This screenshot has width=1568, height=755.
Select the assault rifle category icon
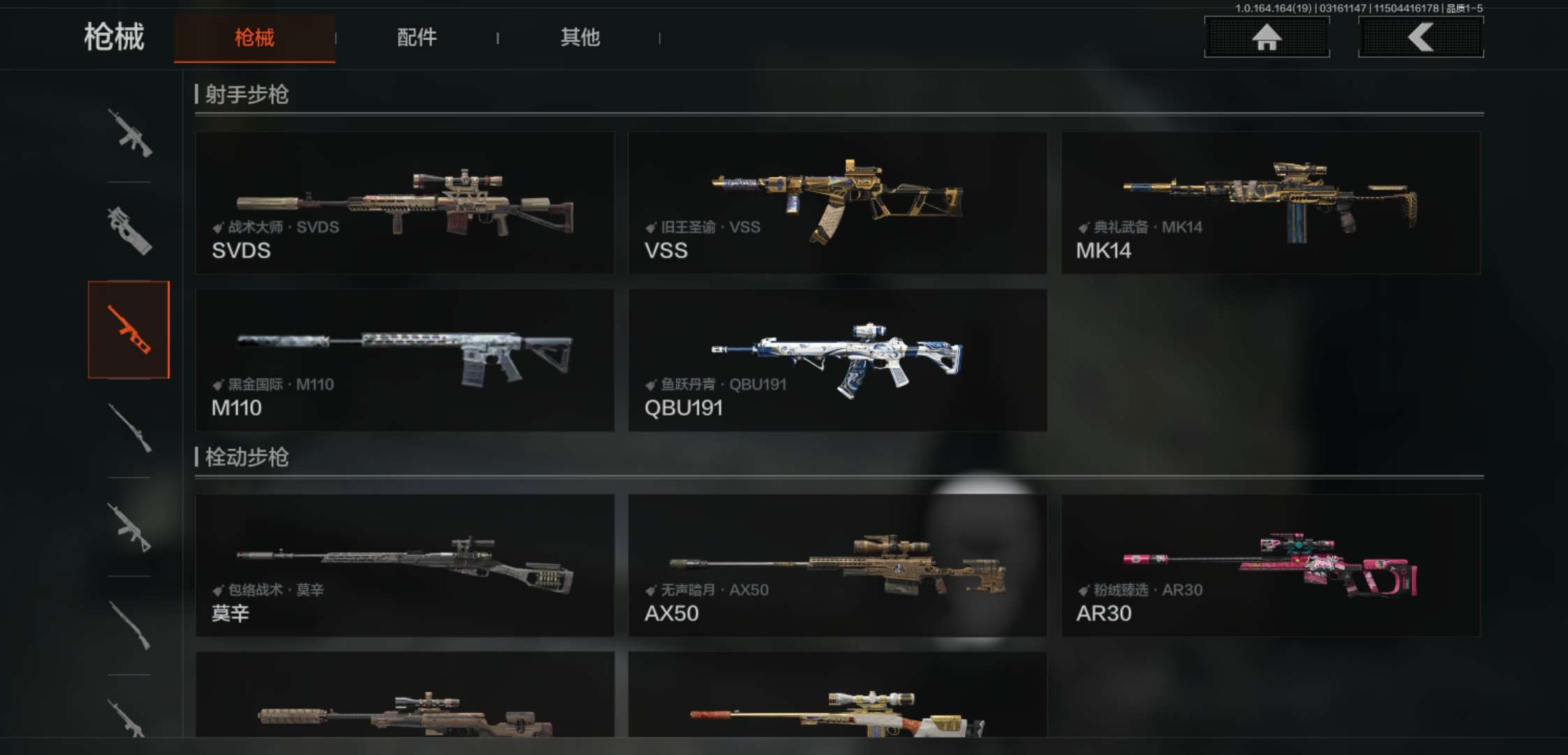[x=129, y=133]
